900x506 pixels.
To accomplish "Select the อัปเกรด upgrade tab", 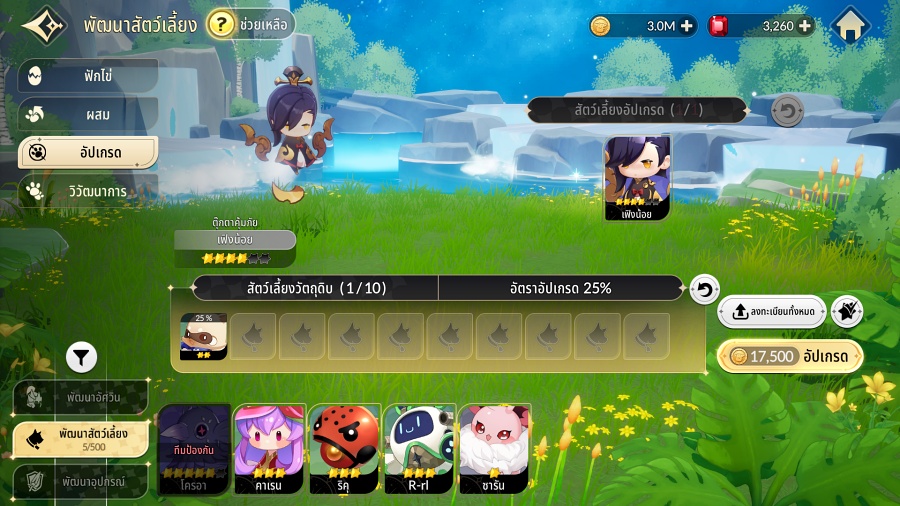I will tap(88, 153).
